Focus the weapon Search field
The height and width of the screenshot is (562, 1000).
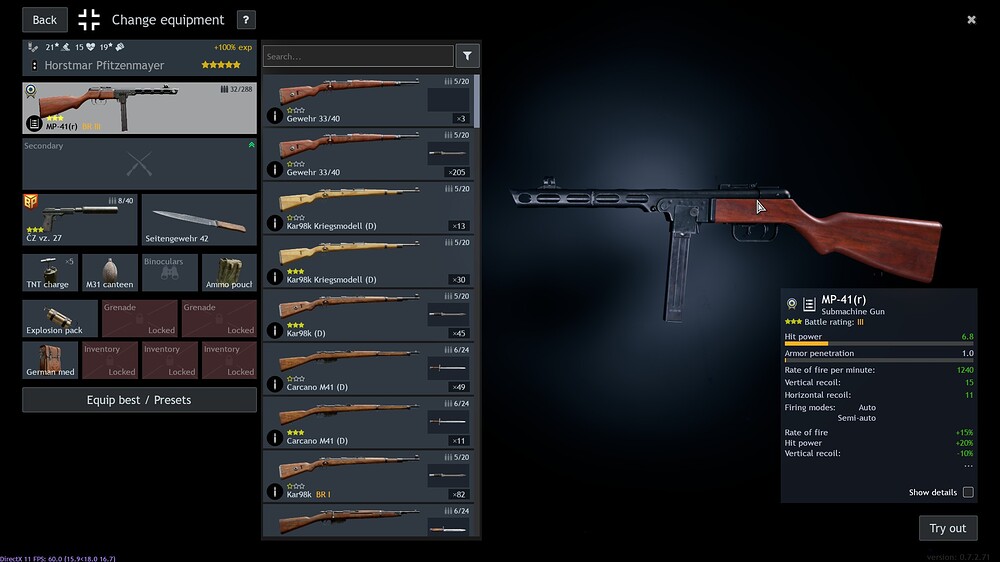[x=358, y=56]
